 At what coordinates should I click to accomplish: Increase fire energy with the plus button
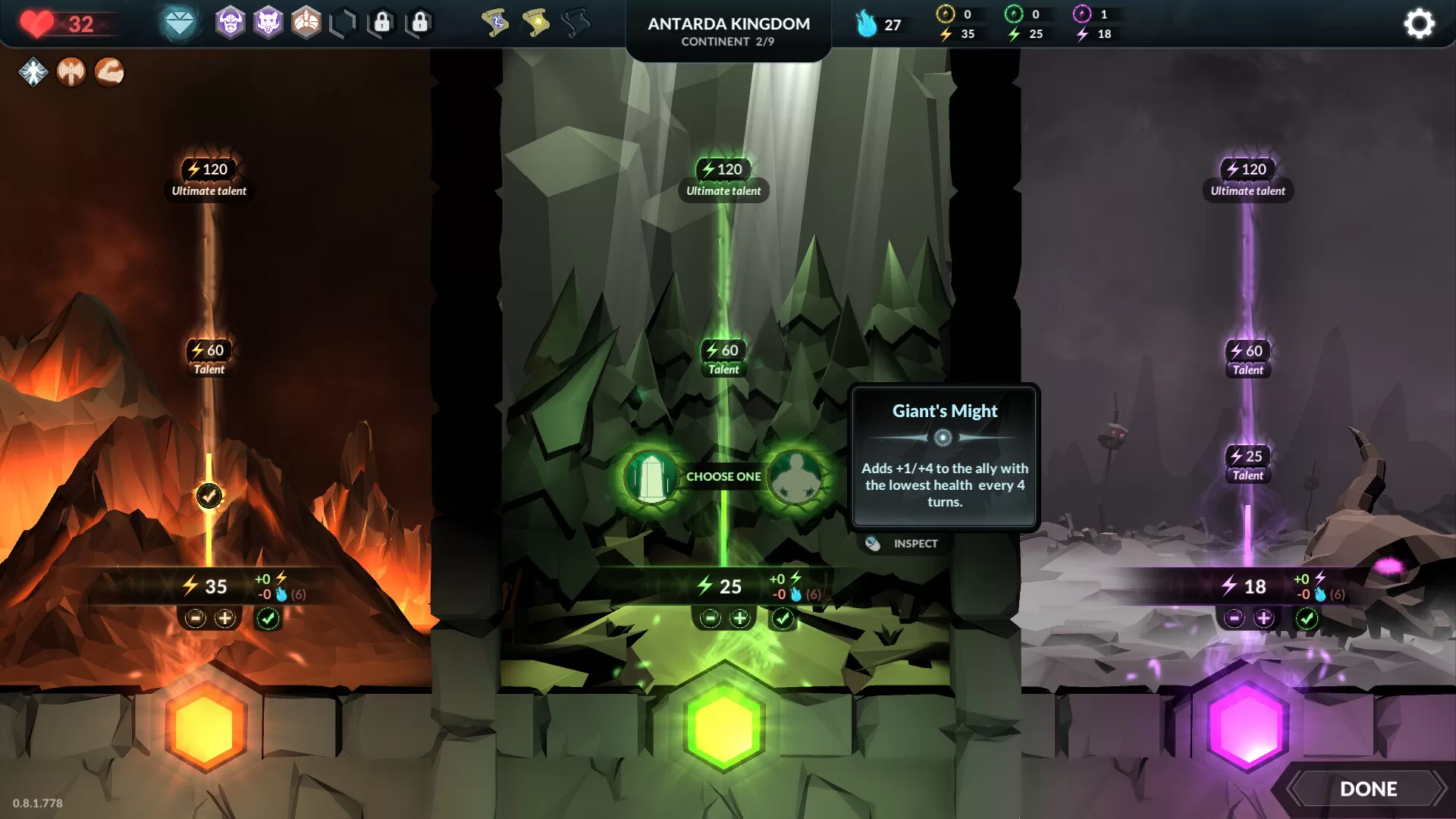(x=225, y=618)
